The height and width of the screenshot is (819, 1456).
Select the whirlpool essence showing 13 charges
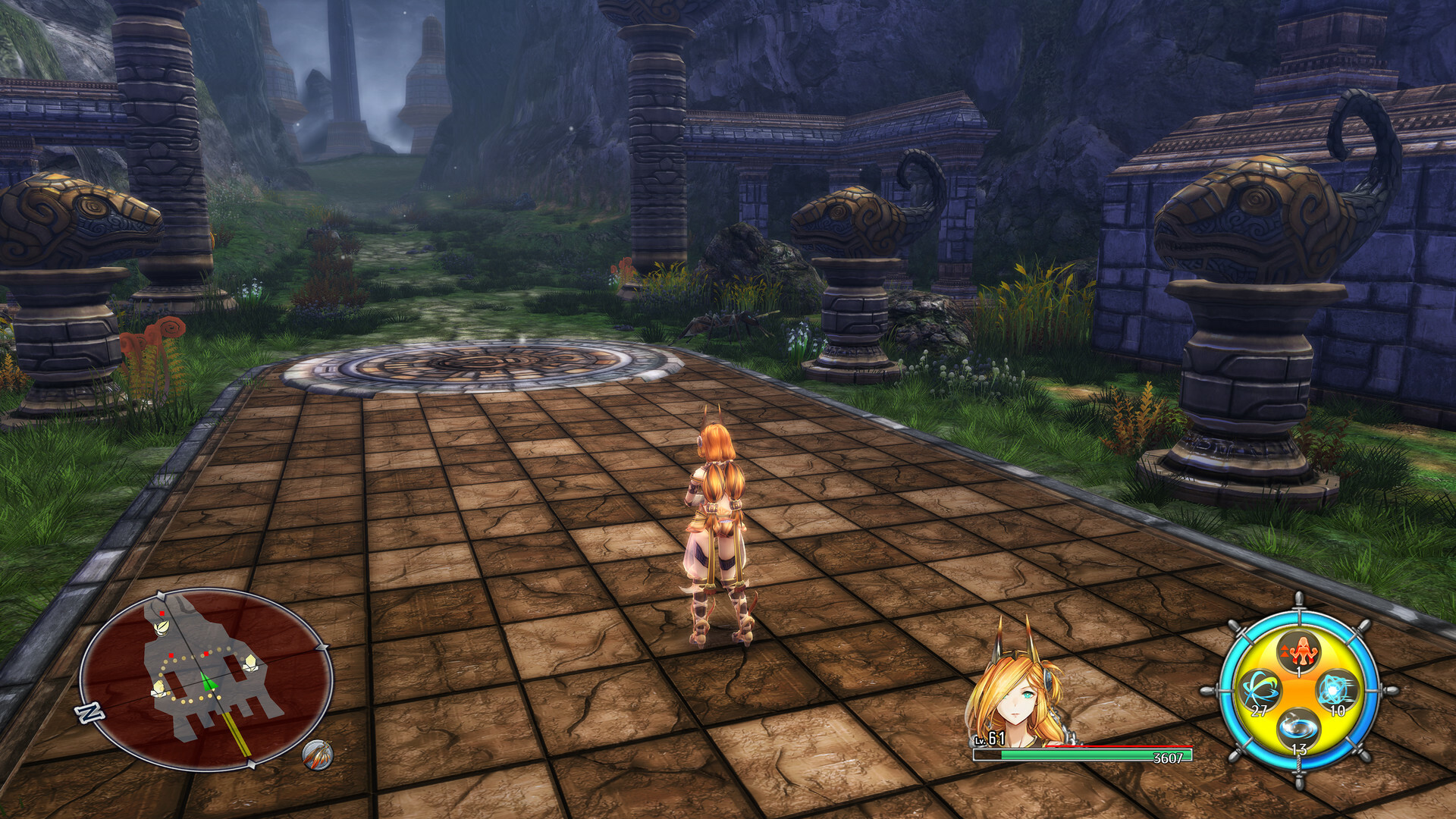(x=1298, y=728)
